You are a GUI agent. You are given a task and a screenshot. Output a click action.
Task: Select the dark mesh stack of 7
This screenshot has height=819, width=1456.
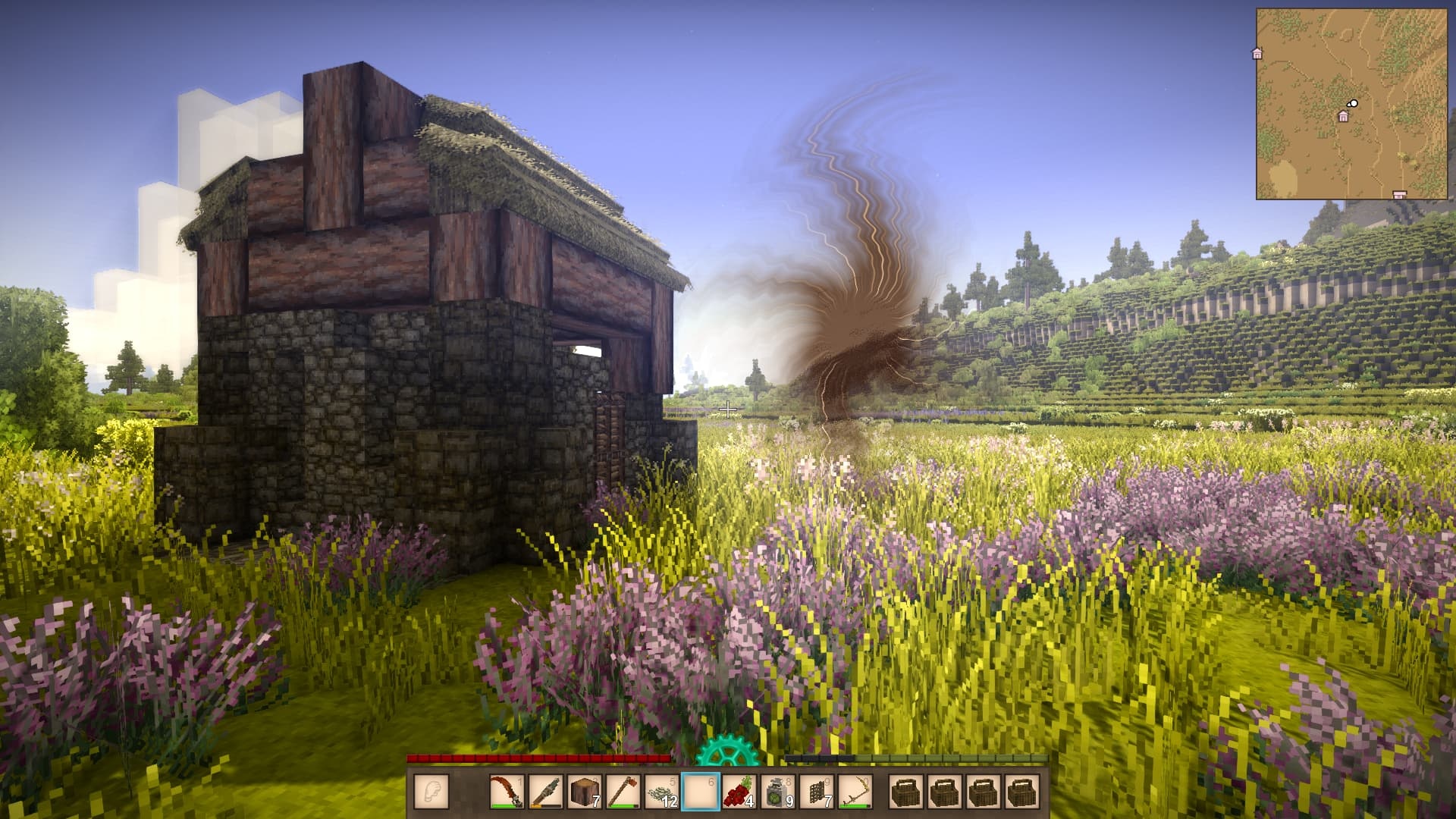[x=817, y=792]
